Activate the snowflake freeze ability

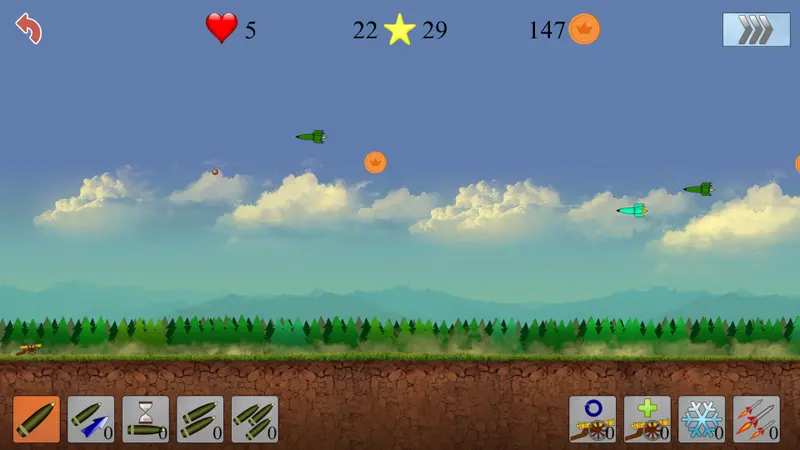coord(702,419)
